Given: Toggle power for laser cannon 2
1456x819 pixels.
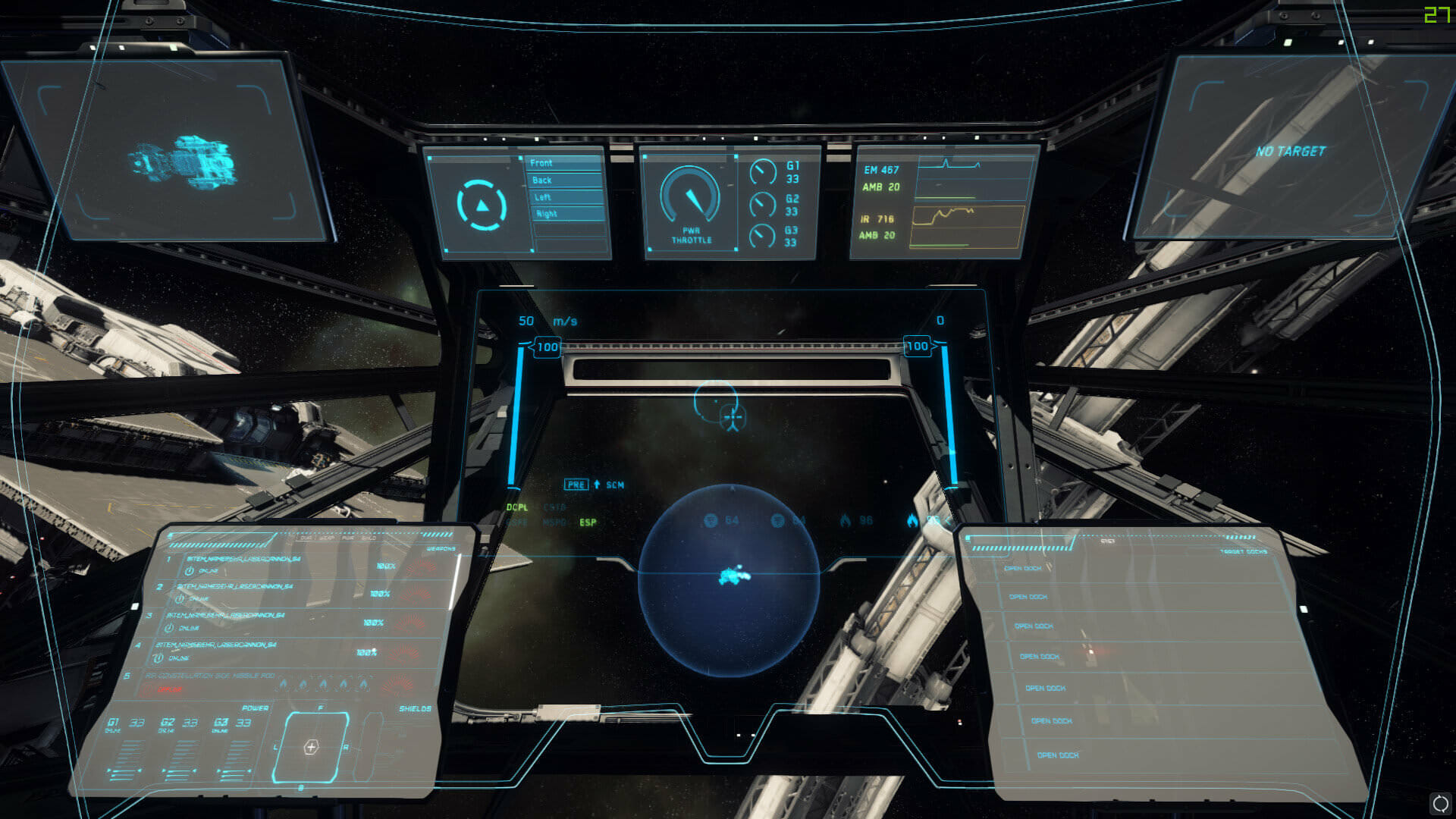Looking at the screenshot, I should 180,598.
